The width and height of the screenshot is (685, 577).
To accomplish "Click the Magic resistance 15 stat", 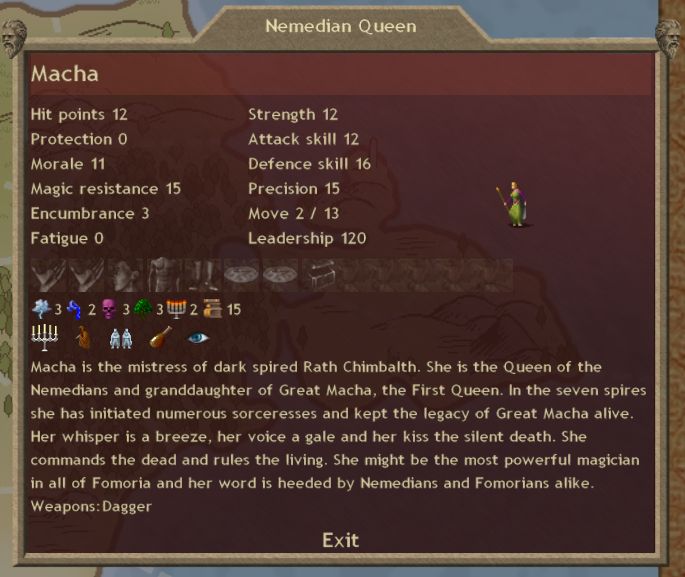I will point(105,189).
